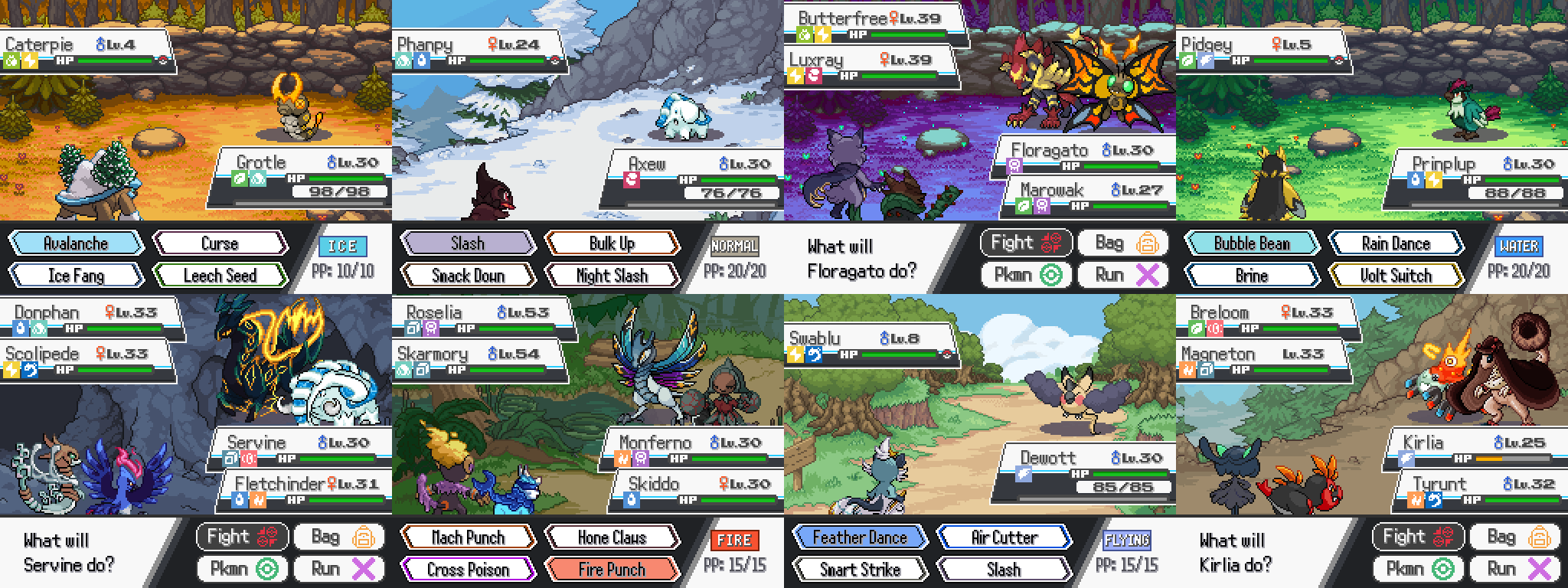Use Ice Fang
Viewport: 1568px width, 588px height.
pyautogui.click(x=76, y=276)
